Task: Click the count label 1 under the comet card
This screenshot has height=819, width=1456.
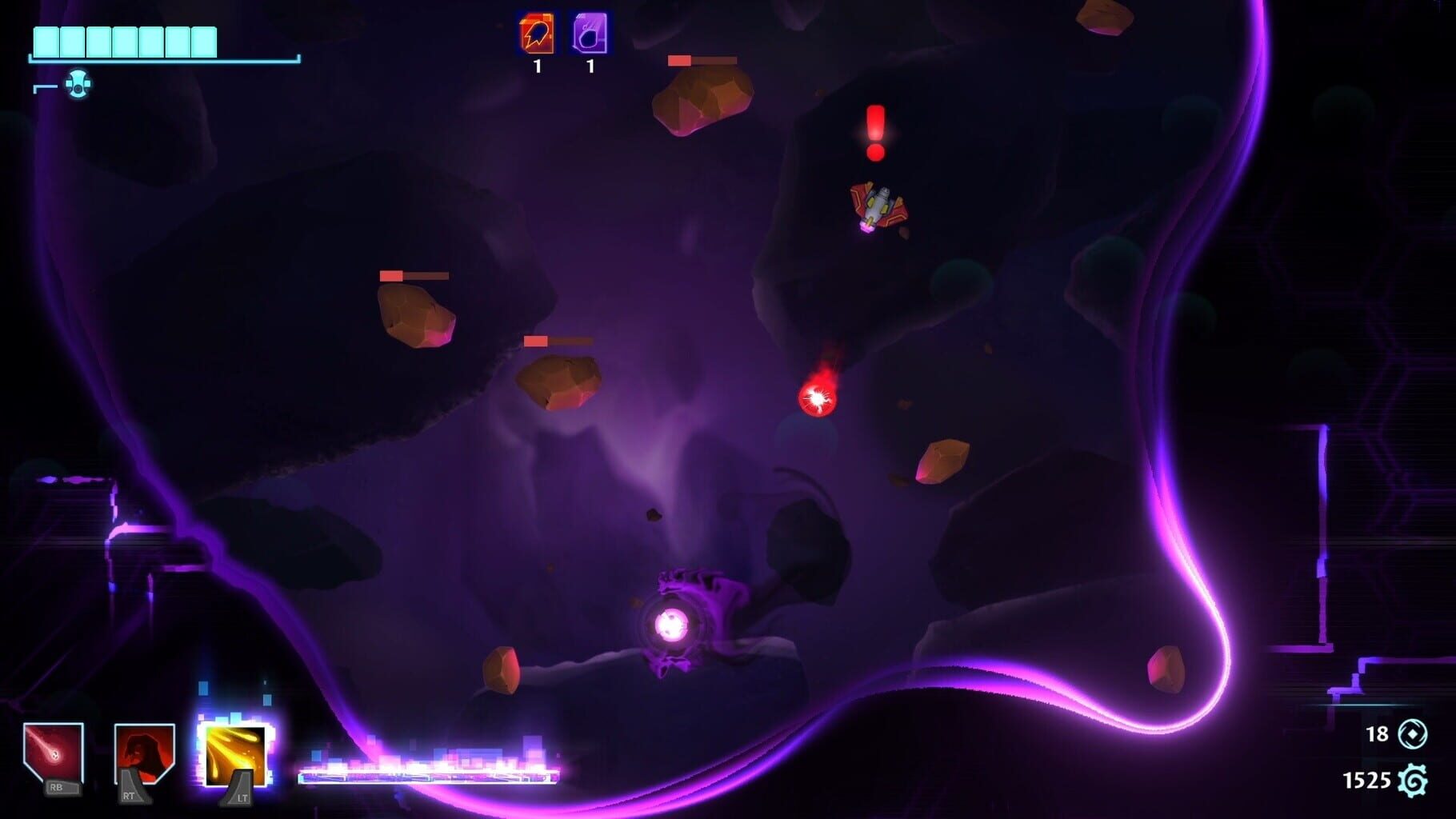Action: tap(537, 66)
